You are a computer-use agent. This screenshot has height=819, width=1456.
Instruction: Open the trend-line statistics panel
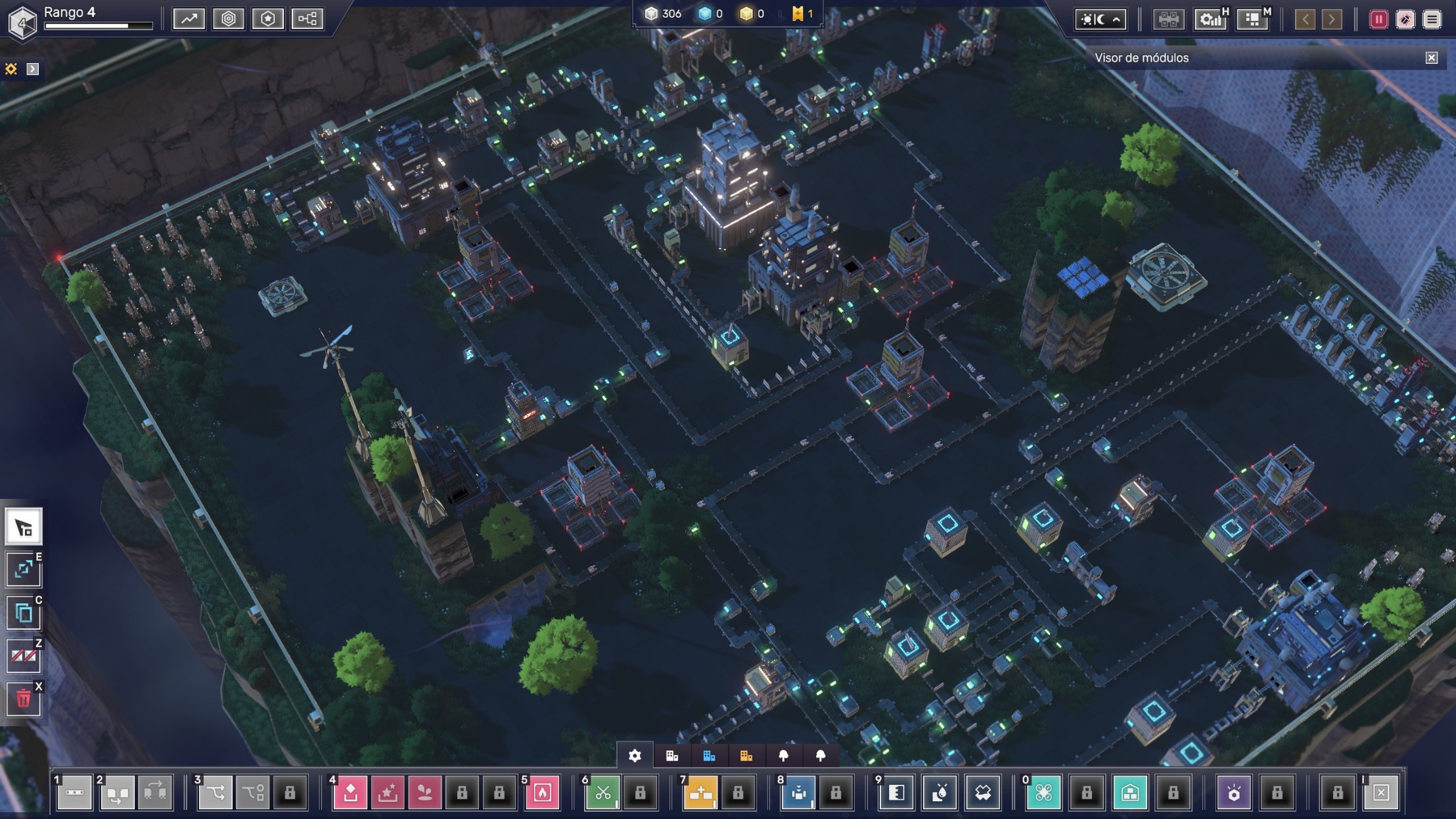pyautogui.click(x=189, y=19)
